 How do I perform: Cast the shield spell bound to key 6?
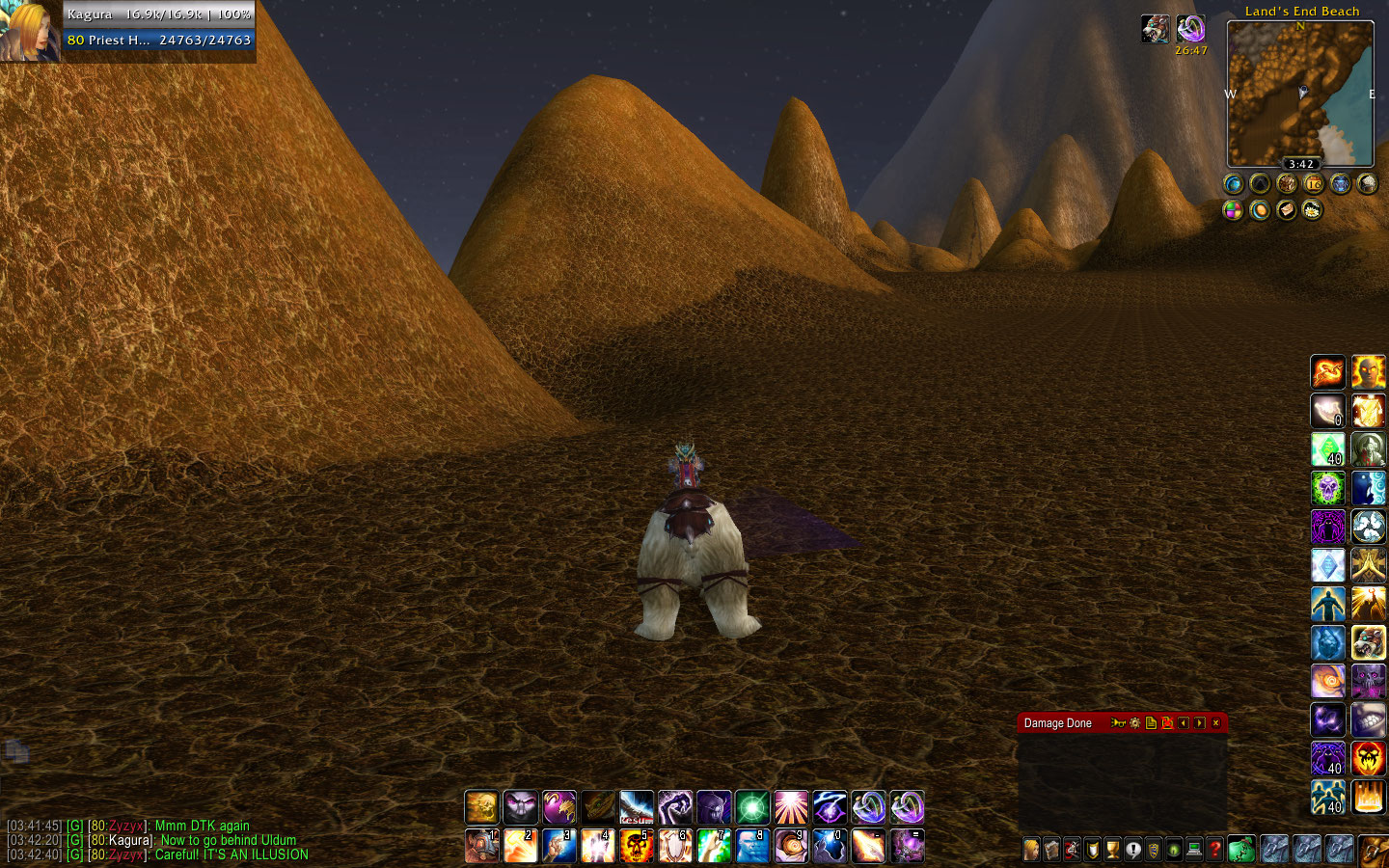tap(675, 847)
